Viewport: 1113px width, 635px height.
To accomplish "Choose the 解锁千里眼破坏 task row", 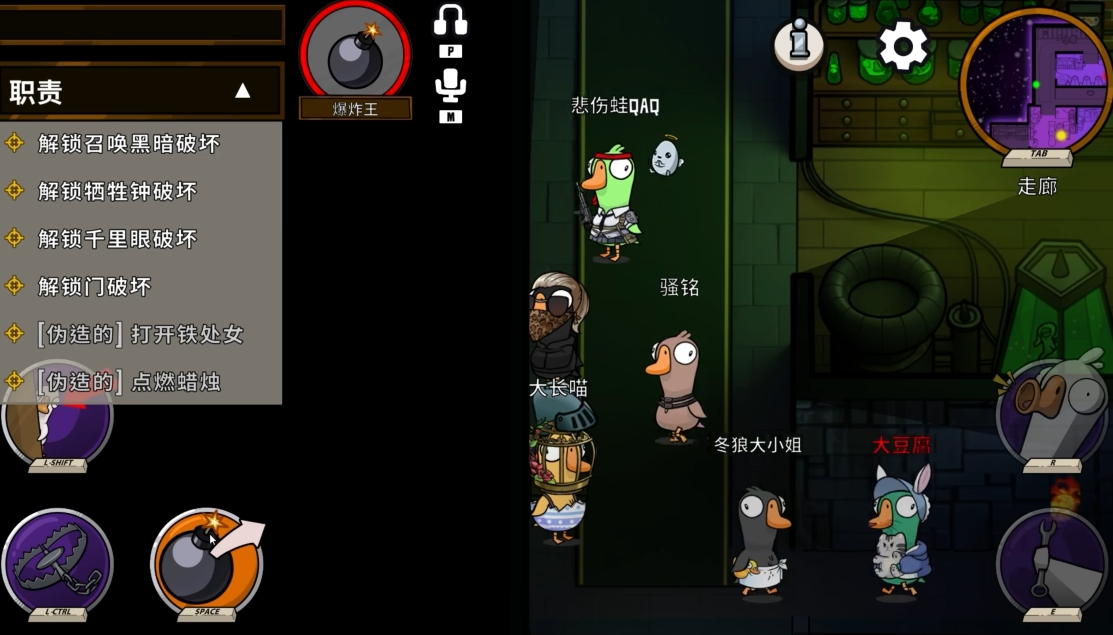I will pyautogui.click(x=117, y=239).
